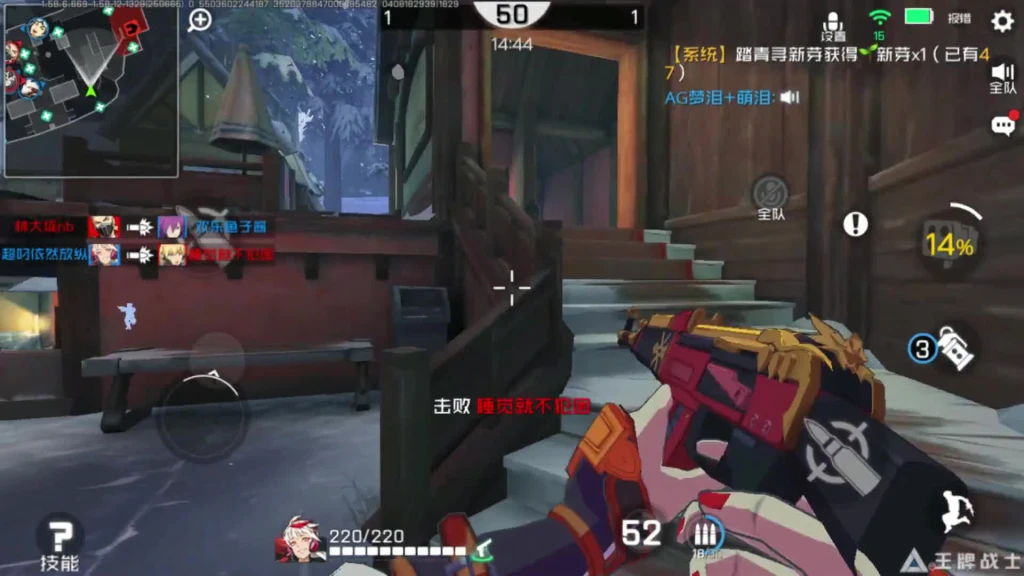Toggle the 全队 team speaker icon
The image size is (1024, 576).
[1002, 77]
